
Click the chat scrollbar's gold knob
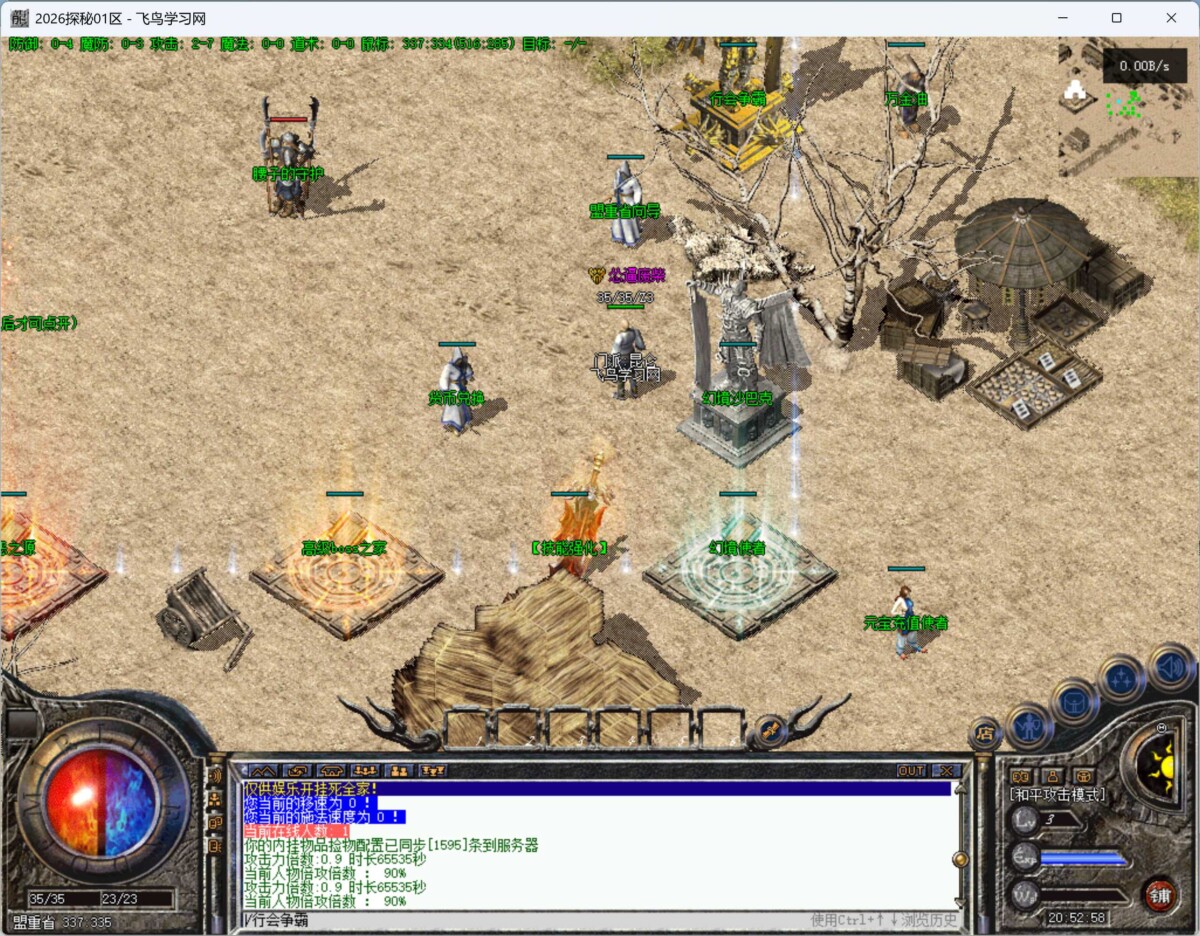[960, 858]
